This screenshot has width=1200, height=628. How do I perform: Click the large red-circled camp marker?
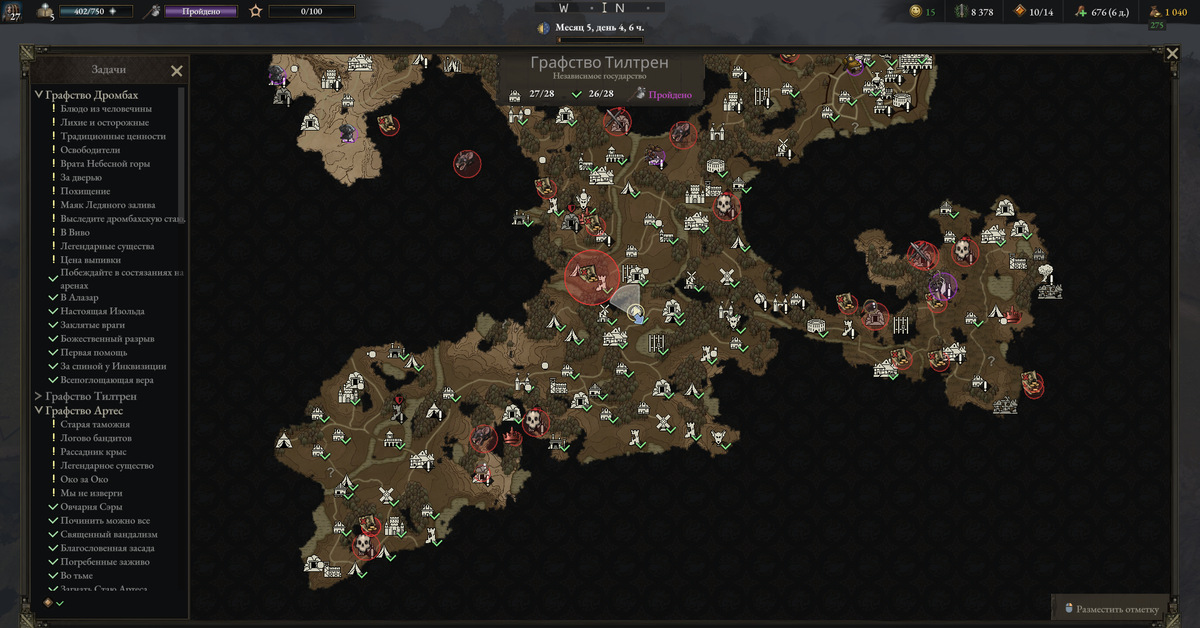pos(591,276)
